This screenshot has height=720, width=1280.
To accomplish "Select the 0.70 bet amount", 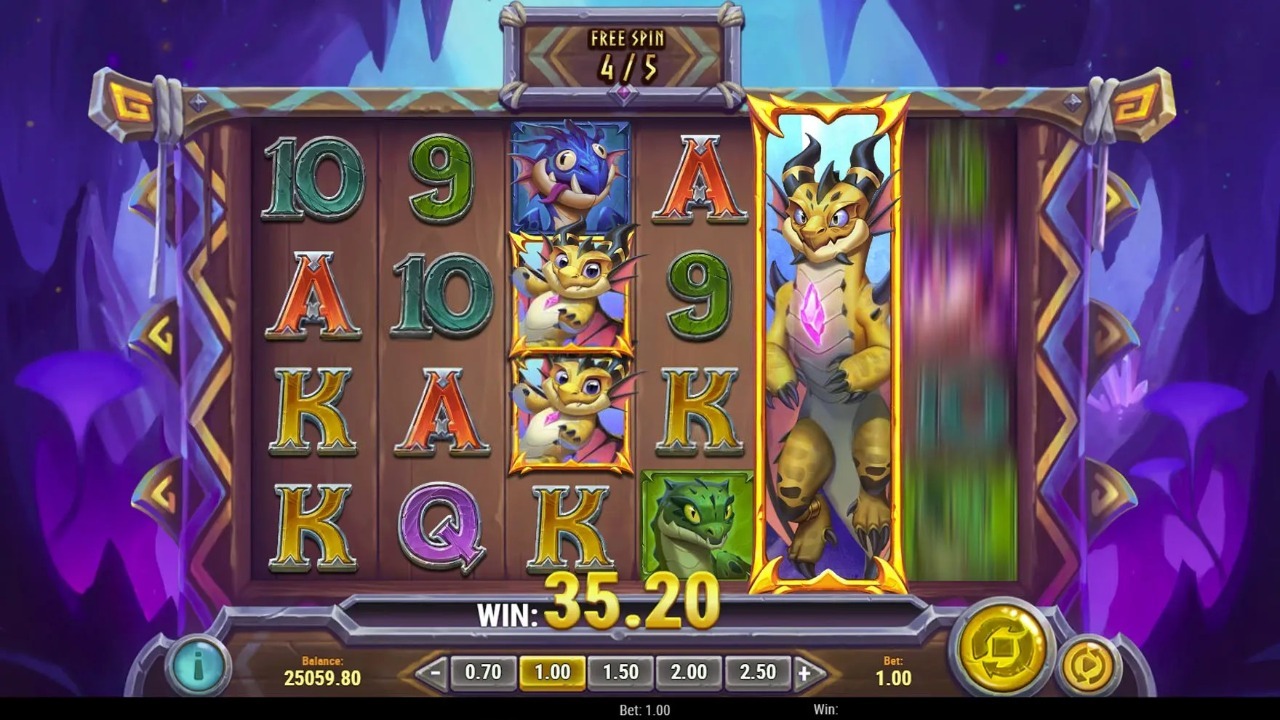I will (x=483, y=673).
